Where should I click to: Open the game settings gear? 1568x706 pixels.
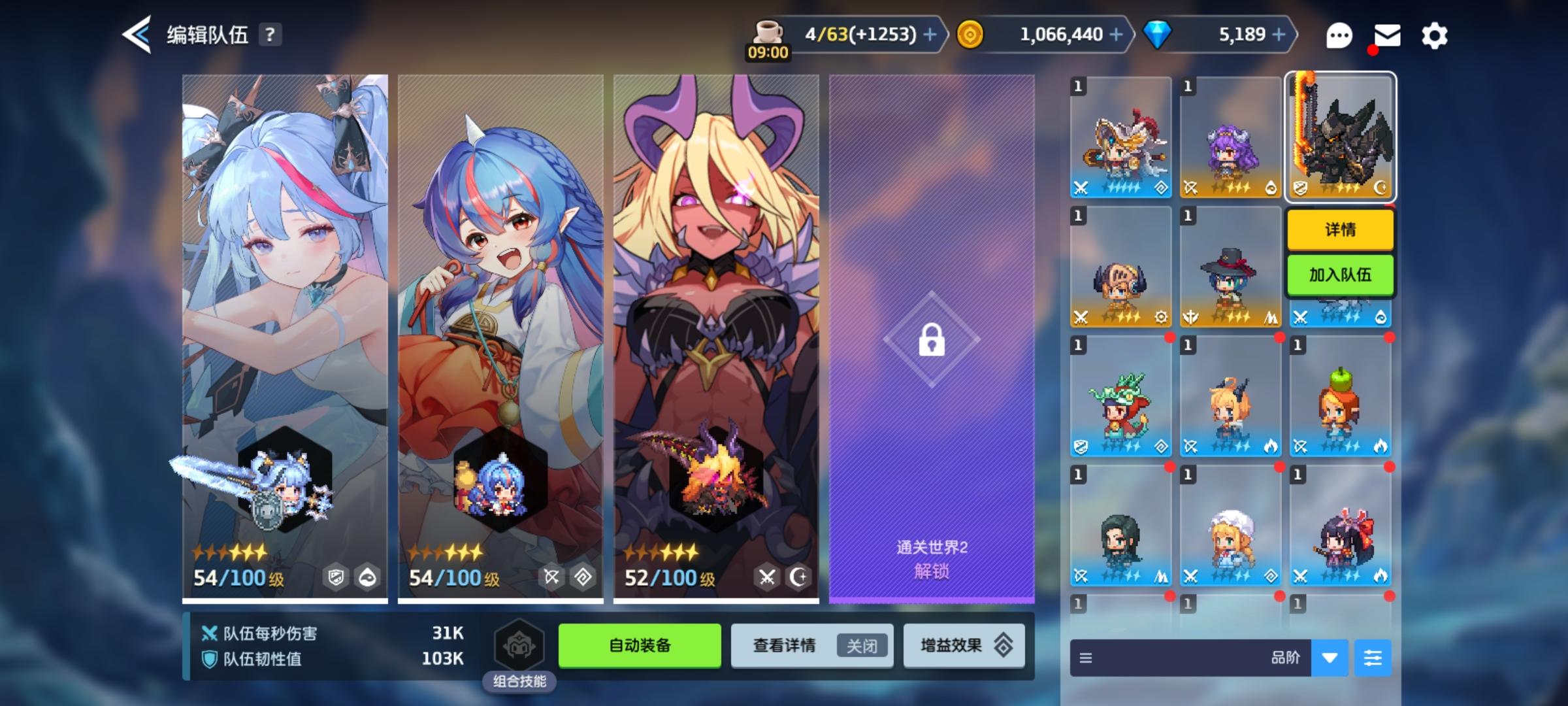click(1434, 35)
